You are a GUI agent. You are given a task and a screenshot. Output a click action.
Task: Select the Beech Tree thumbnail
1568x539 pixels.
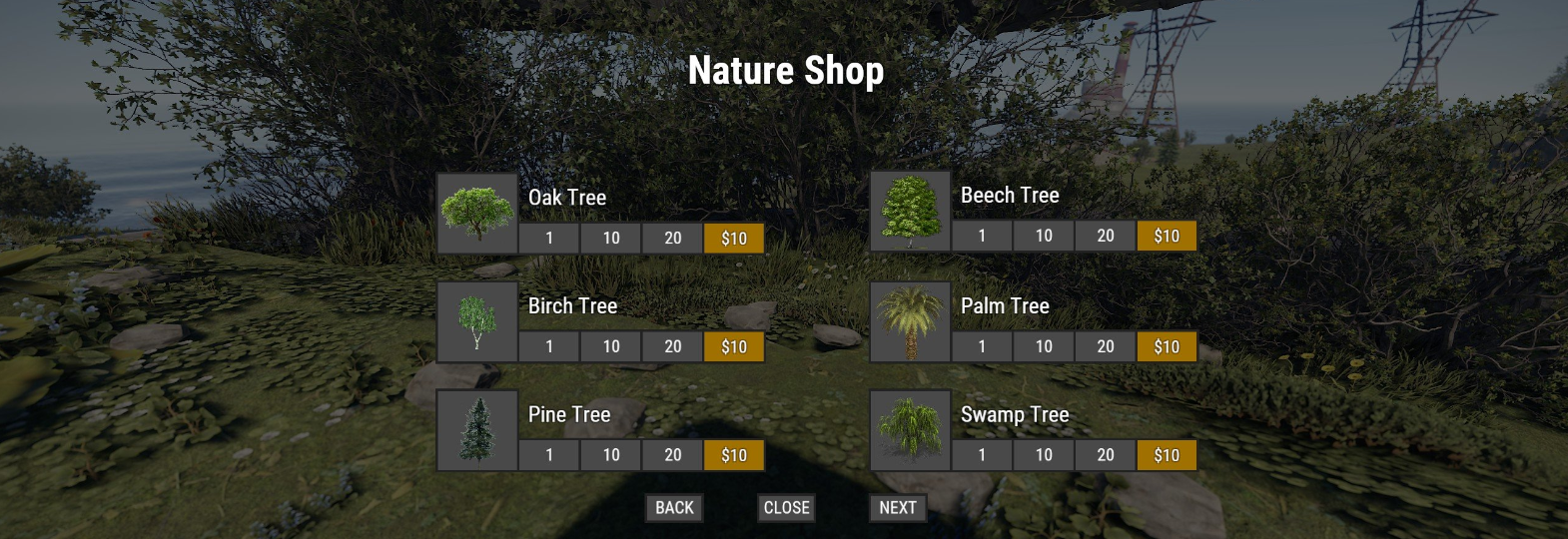coord(910,211)
